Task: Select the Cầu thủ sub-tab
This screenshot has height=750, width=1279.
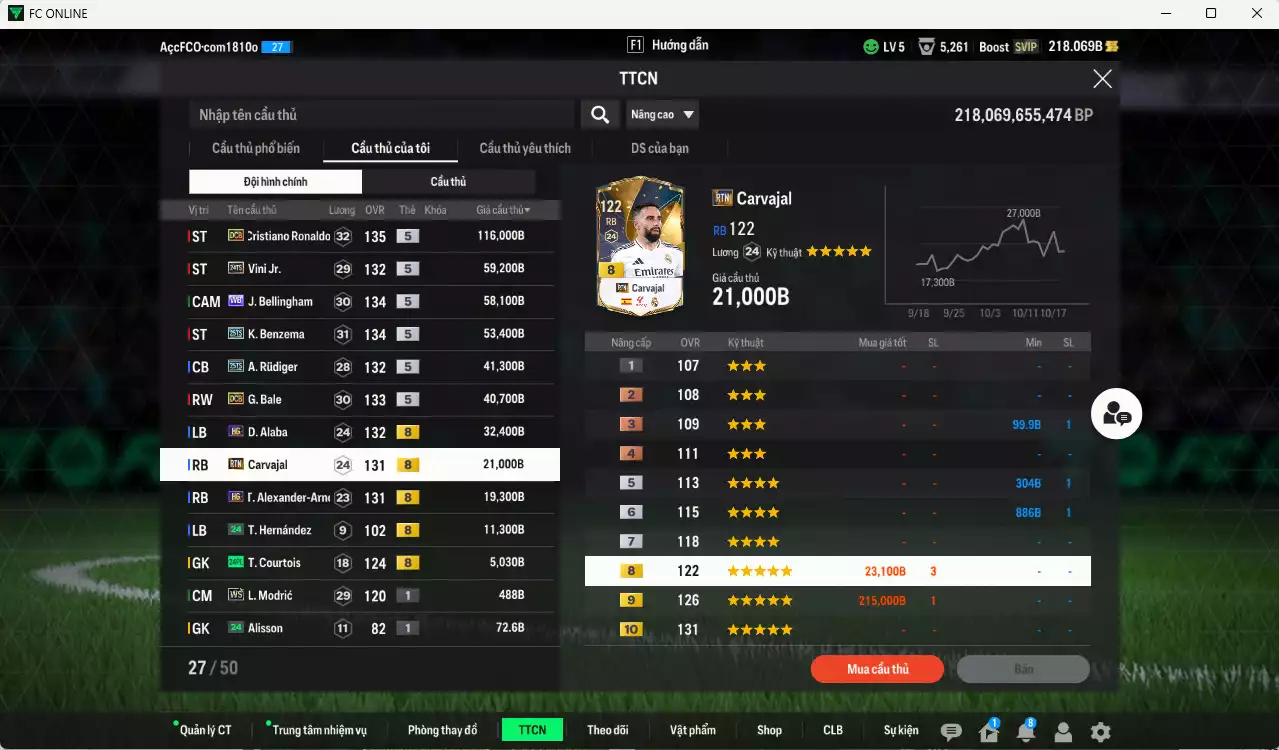Action: (448, 182)
